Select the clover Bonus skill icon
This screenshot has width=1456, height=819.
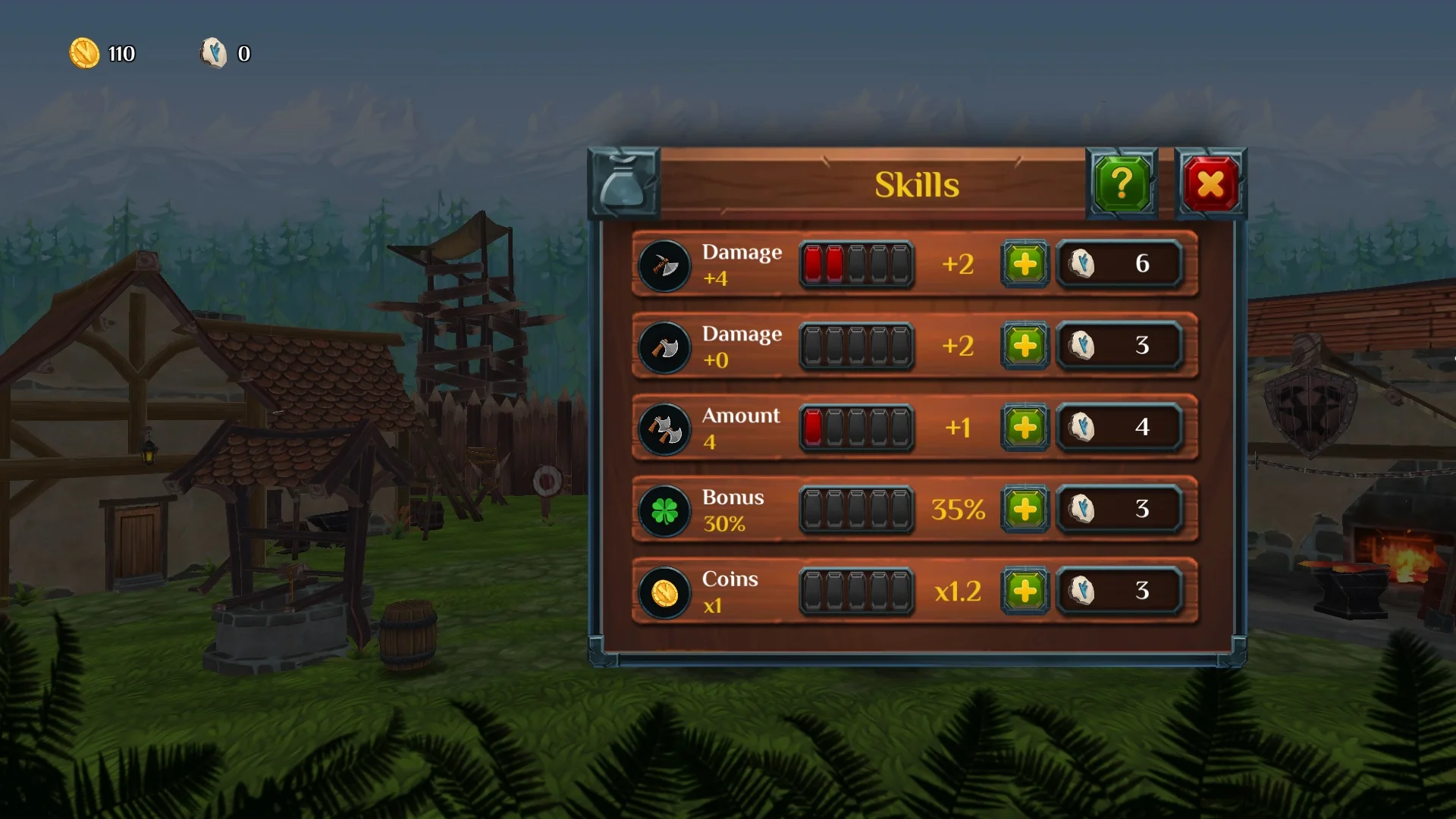(x=664, y=510)
